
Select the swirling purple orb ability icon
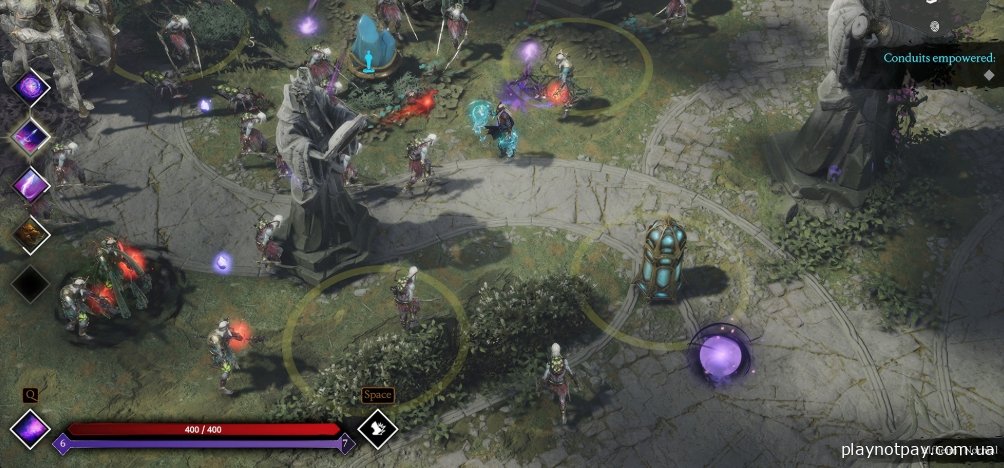(31, 88)
